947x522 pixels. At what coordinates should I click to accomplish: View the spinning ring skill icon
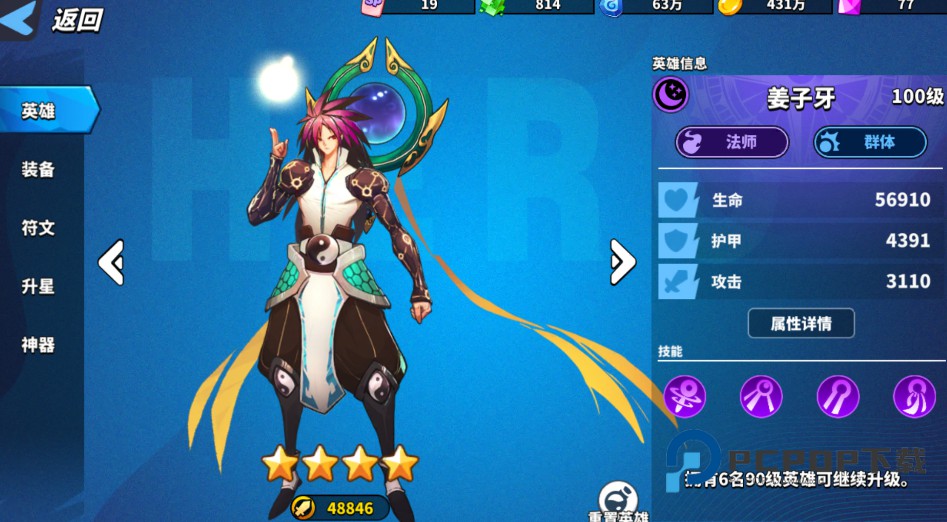click(x=685, y=397)
